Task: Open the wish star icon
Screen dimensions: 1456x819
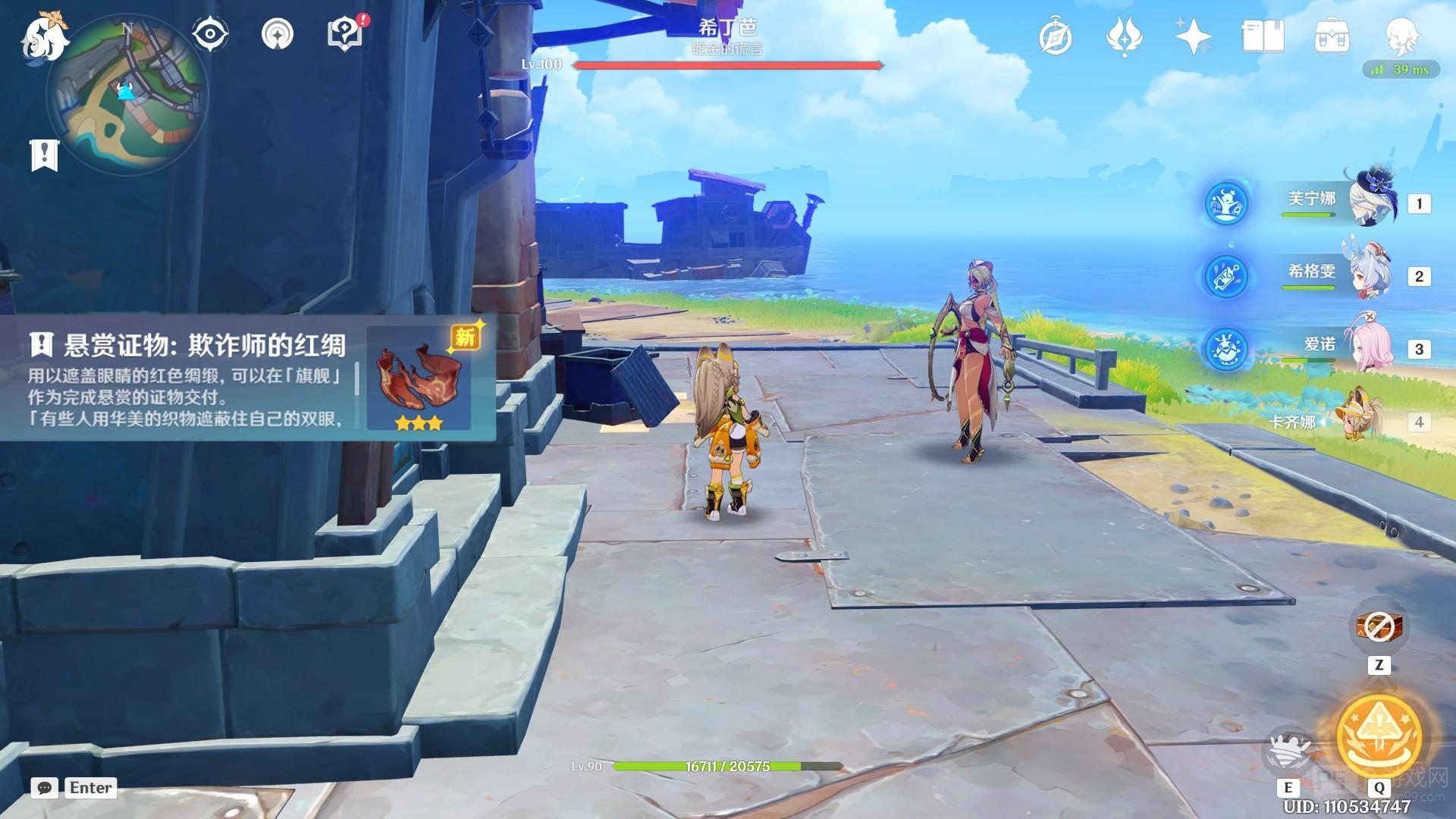Action: point(1193,36)
